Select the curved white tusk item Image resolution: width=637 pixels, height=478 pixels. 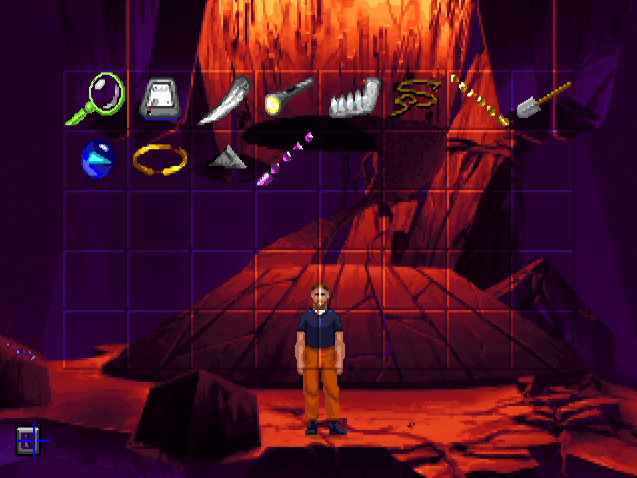click(224, 101)
